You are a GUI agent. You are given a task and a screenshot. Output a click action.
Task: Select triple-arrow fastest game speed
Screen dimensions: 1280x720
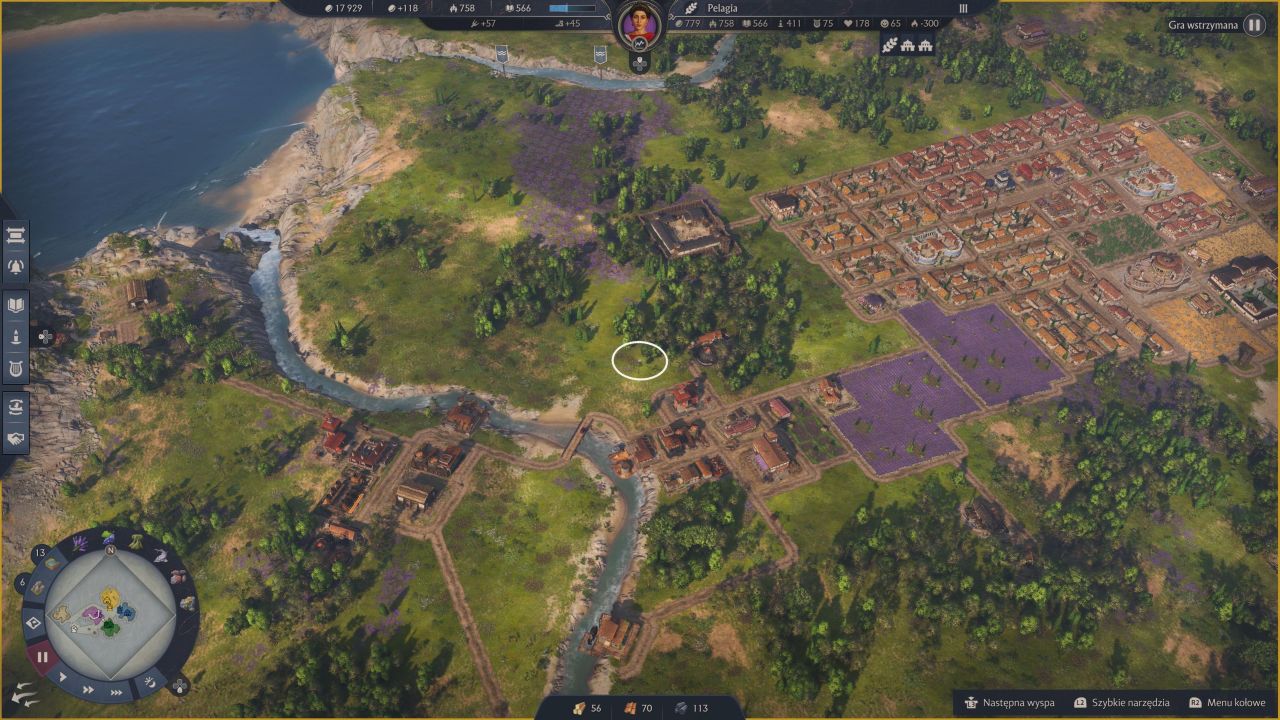tap(117, 692)
